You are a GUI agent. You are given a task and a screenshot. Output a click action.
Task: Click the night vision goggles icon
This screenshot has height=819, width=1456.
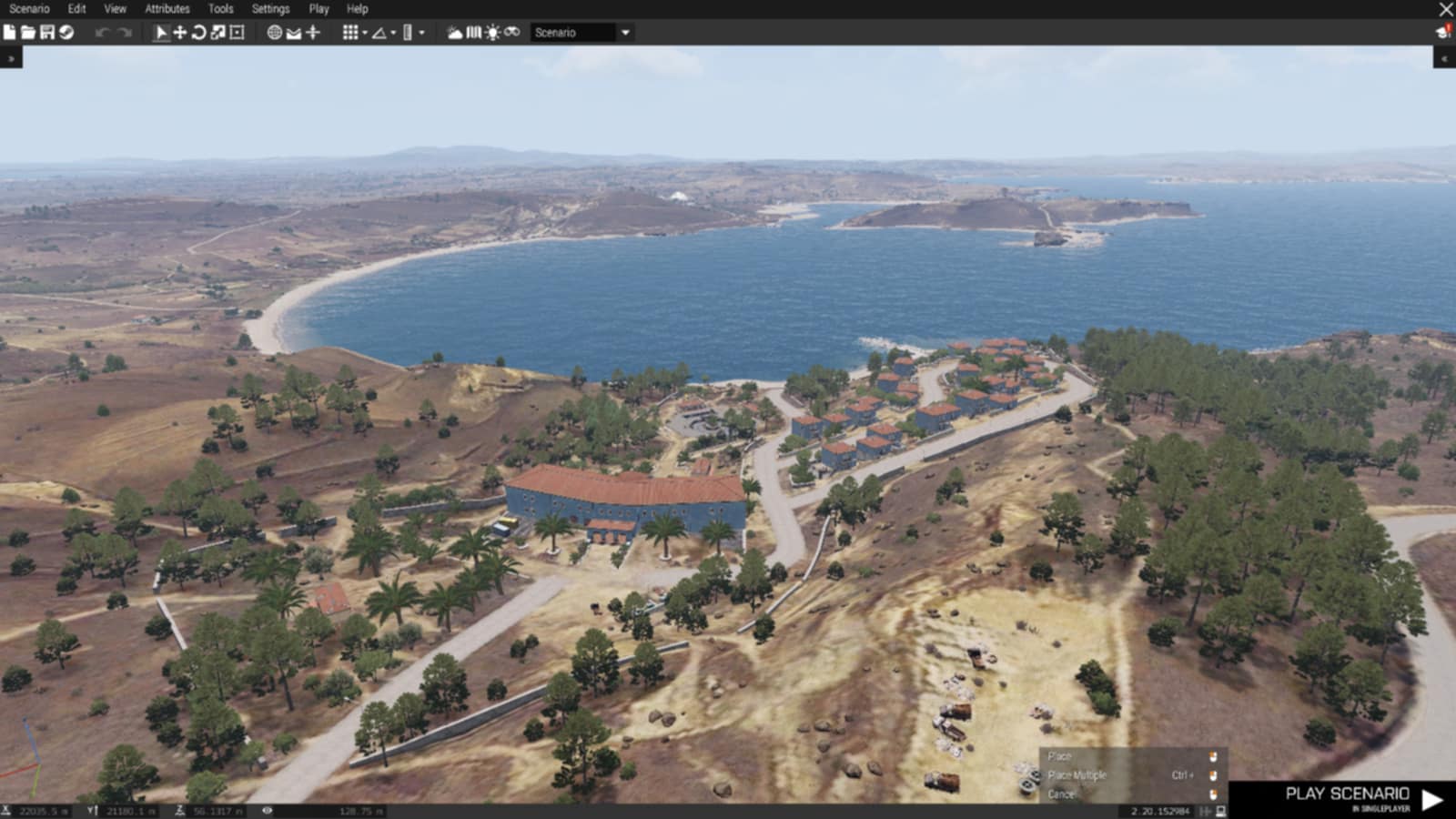[512, 33]
